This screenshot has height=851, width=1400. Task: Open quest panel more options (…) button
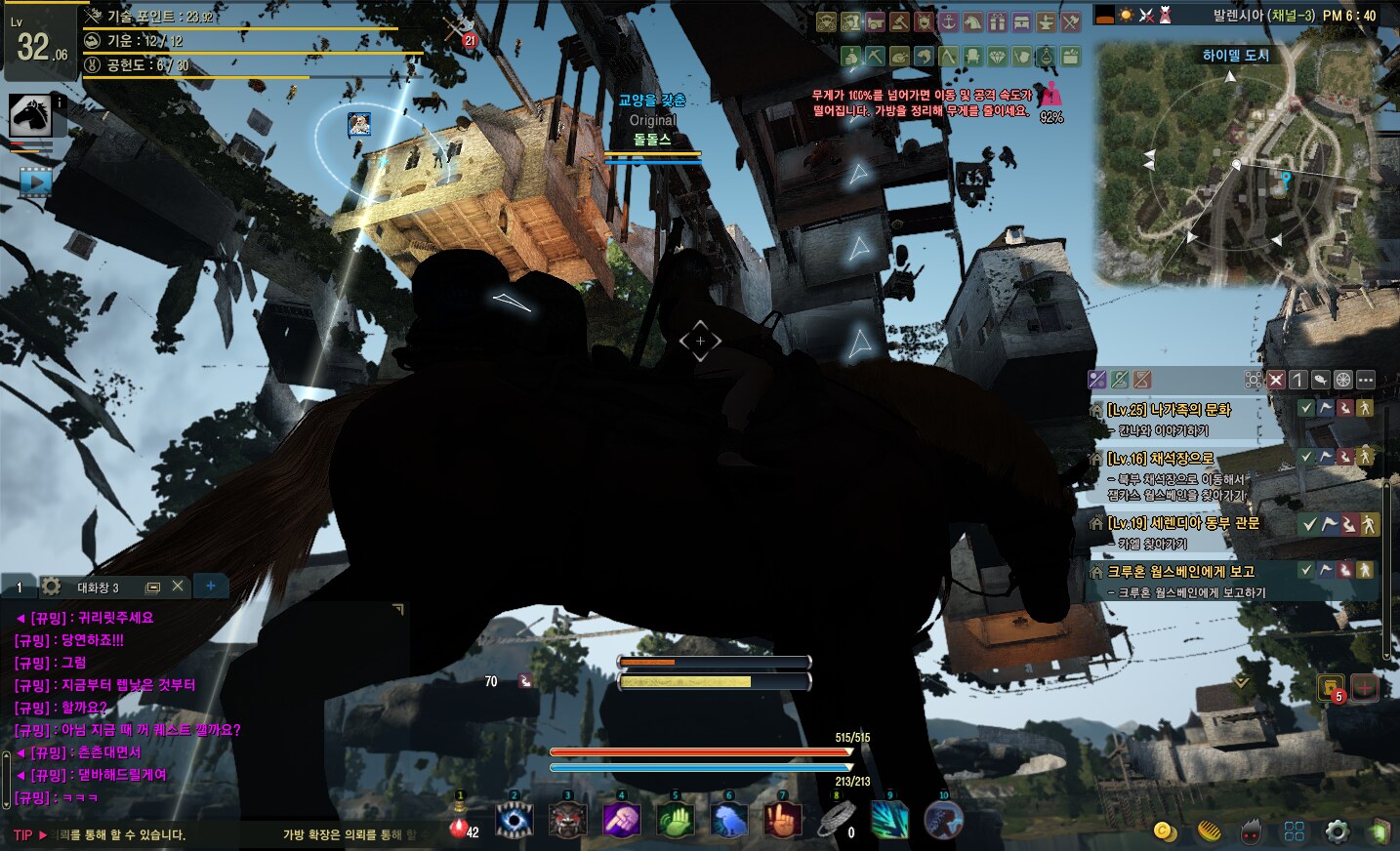pos(1365,380)
